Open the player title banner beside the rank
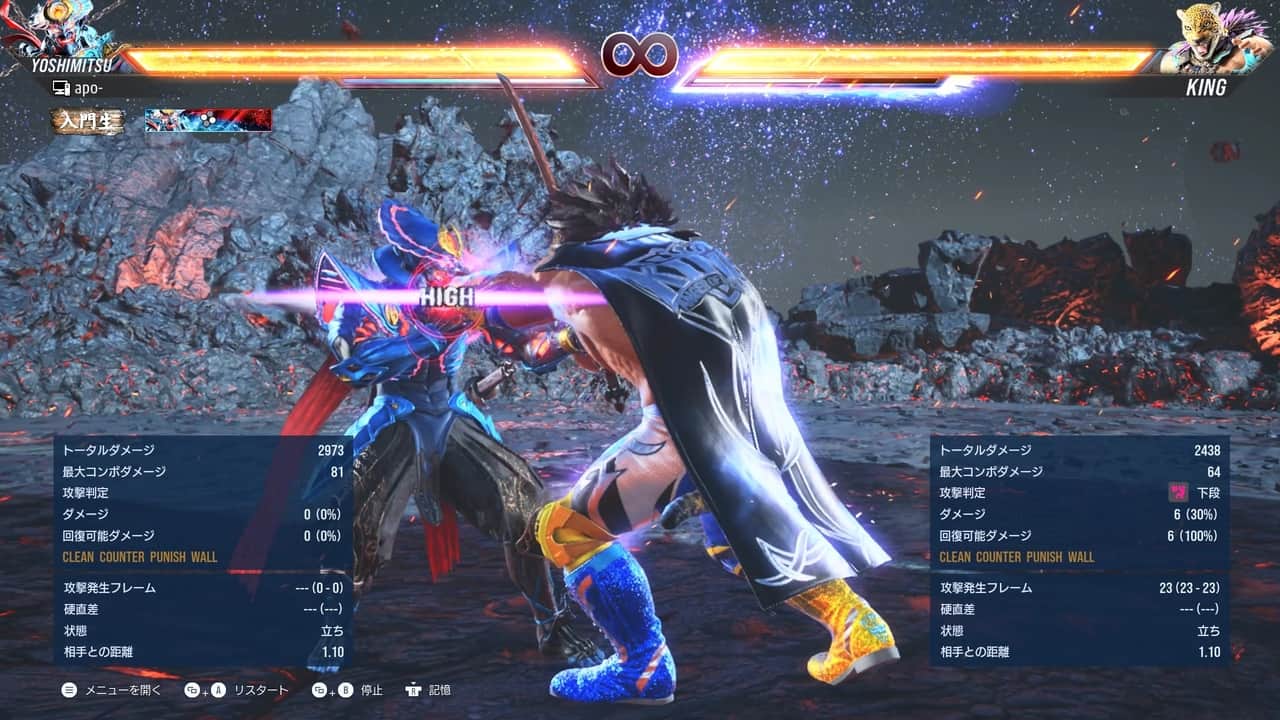 (x=208, y=121)
